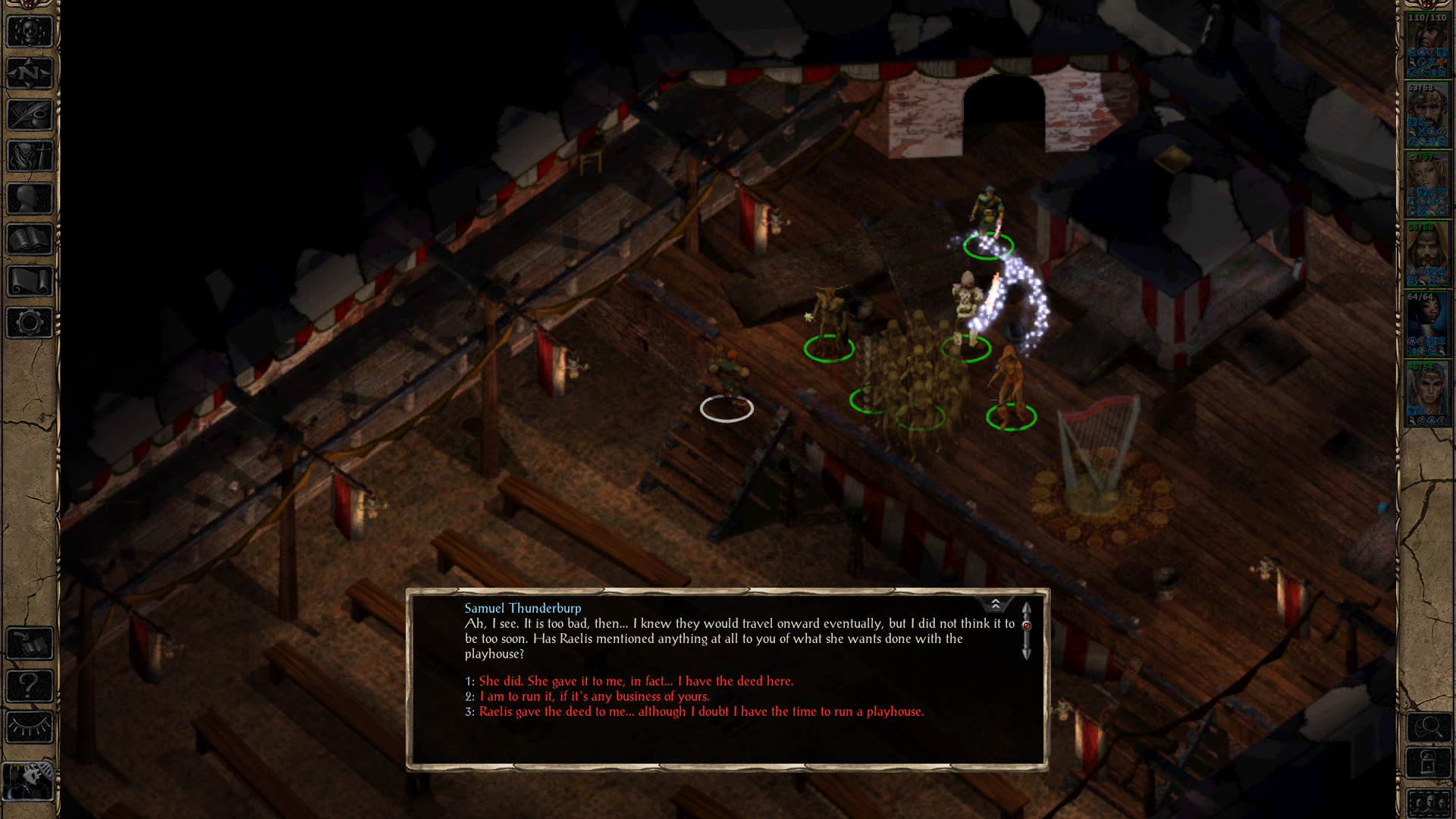This screenshot has height=819, width=1456.
Task: Click the skull button to return to game
Action: pyautogui.click(x=30, y=32)
